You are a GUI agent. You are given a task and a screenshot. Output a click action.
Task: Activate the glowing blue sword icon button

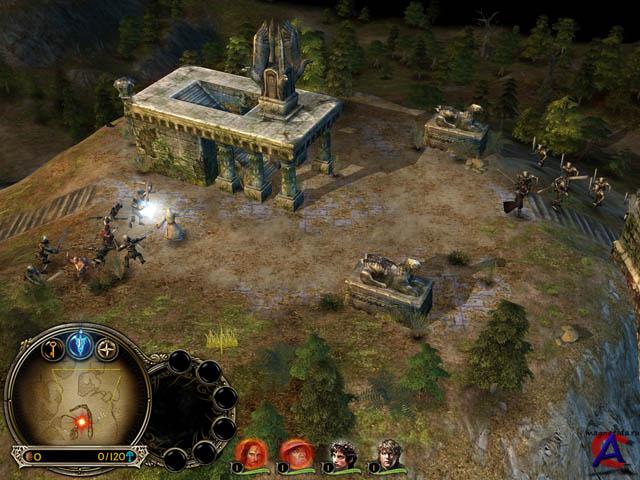(79, 344)
